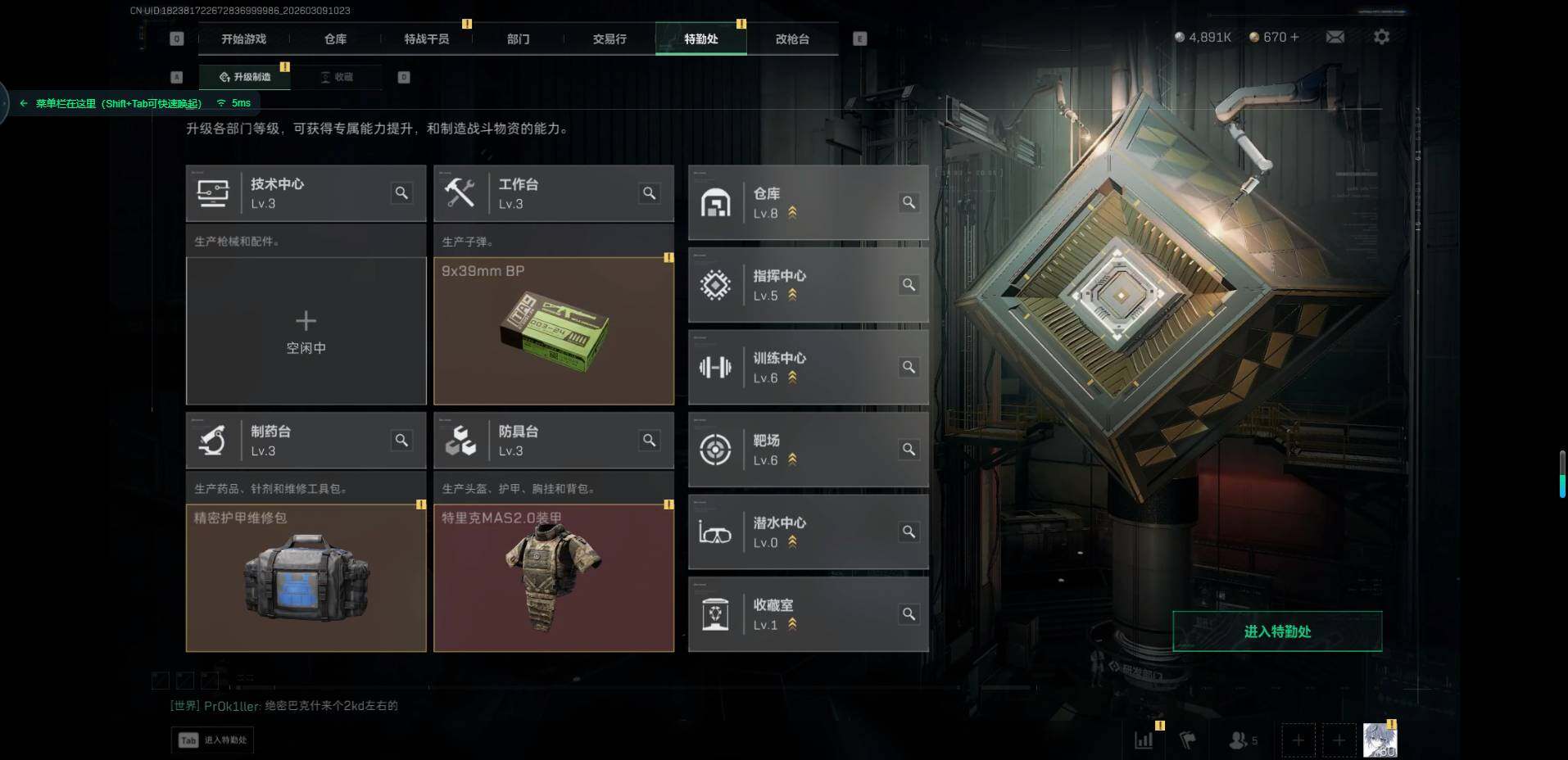Image resolution: width=1568 pixels, height=760 pixels.
Task: Click the 进入特勤处 button
Action: (1277, 631)
